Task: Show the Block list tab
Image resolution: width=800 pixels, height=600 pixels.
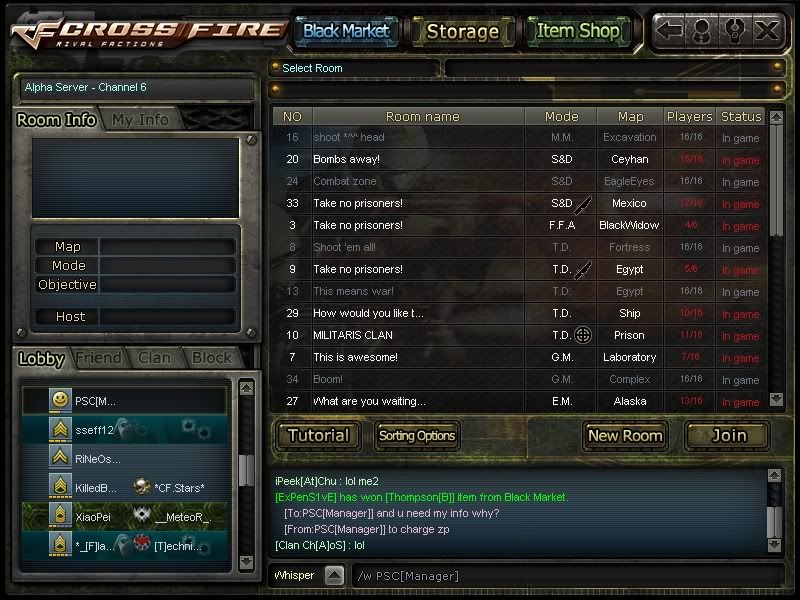Action: (x=211, y=357)
